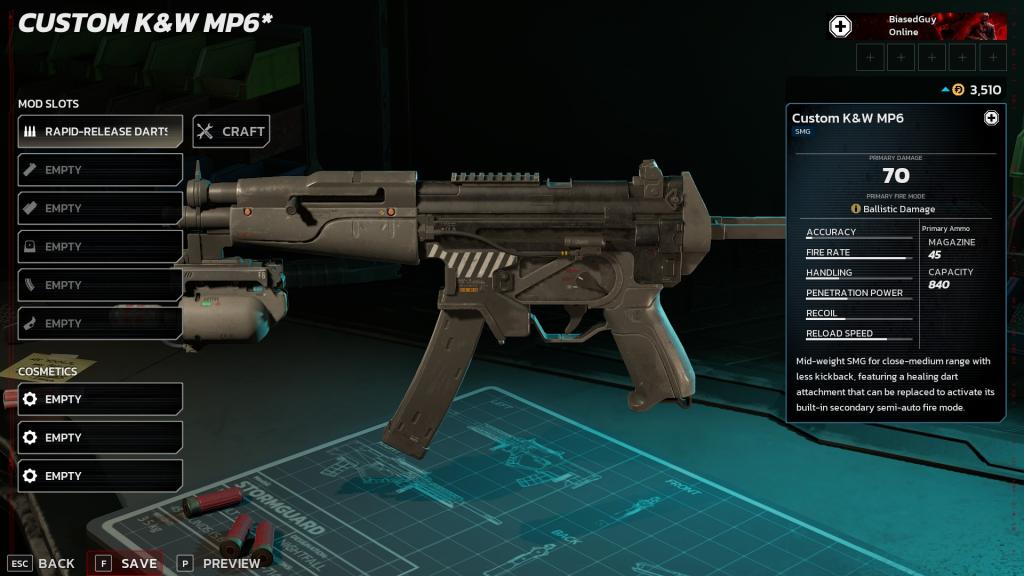Screen dimensions: 1024x576
Task: Select the Rapid-Release Darts mod slot
Action: [x=100, y=131]
